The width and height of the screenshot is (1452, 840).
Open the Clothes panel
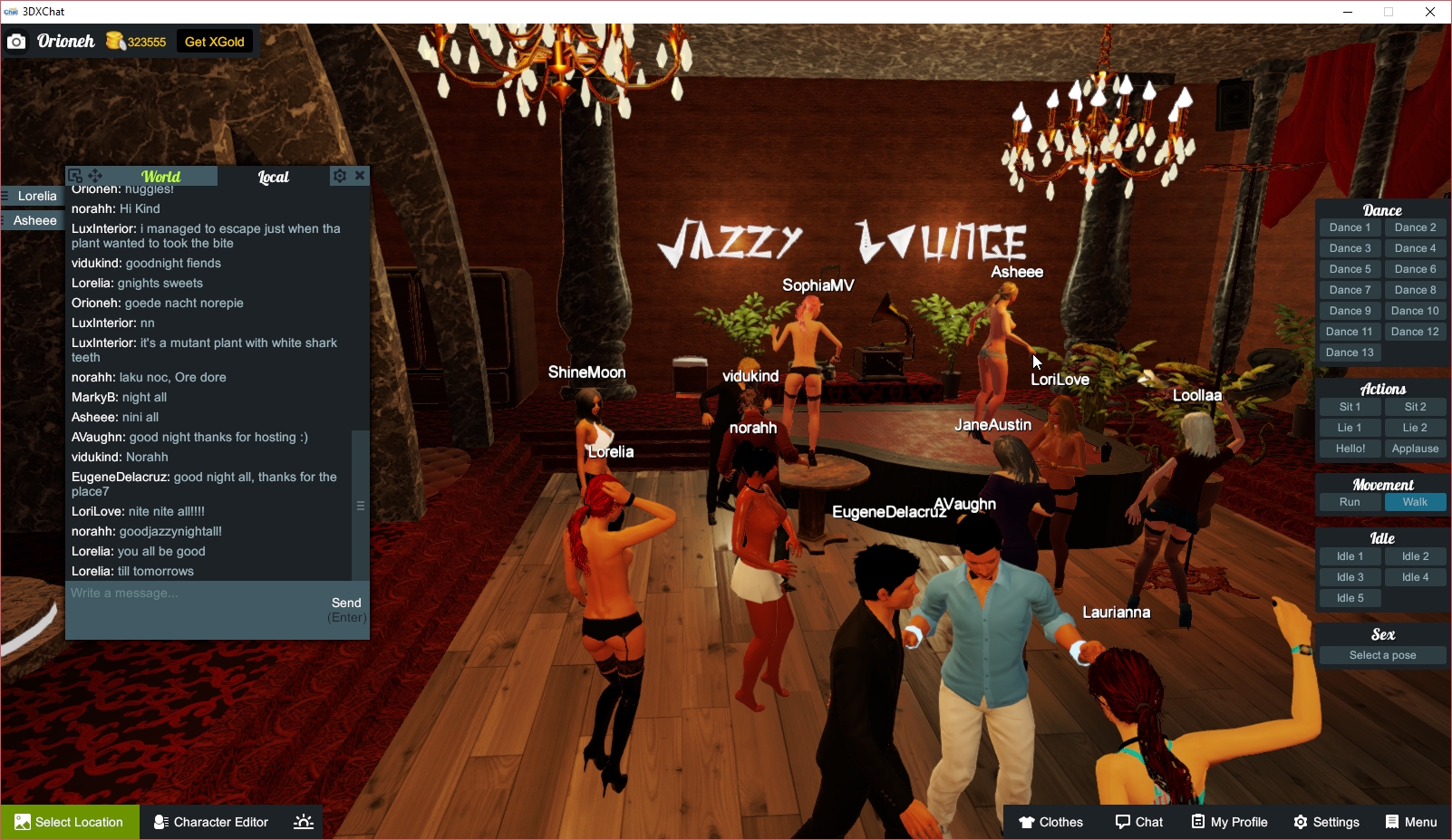[x=1050, y=822]
